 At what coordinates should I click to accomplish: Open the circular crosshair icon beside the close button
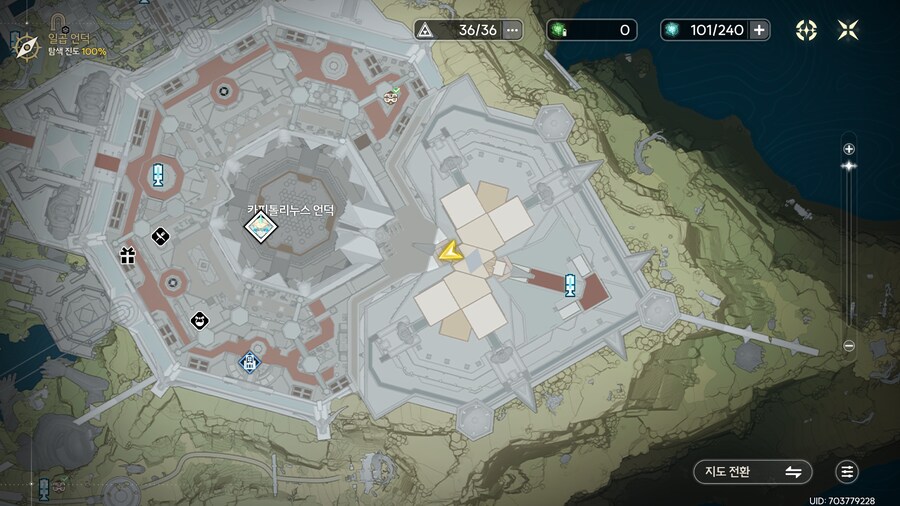coord(806,30)
